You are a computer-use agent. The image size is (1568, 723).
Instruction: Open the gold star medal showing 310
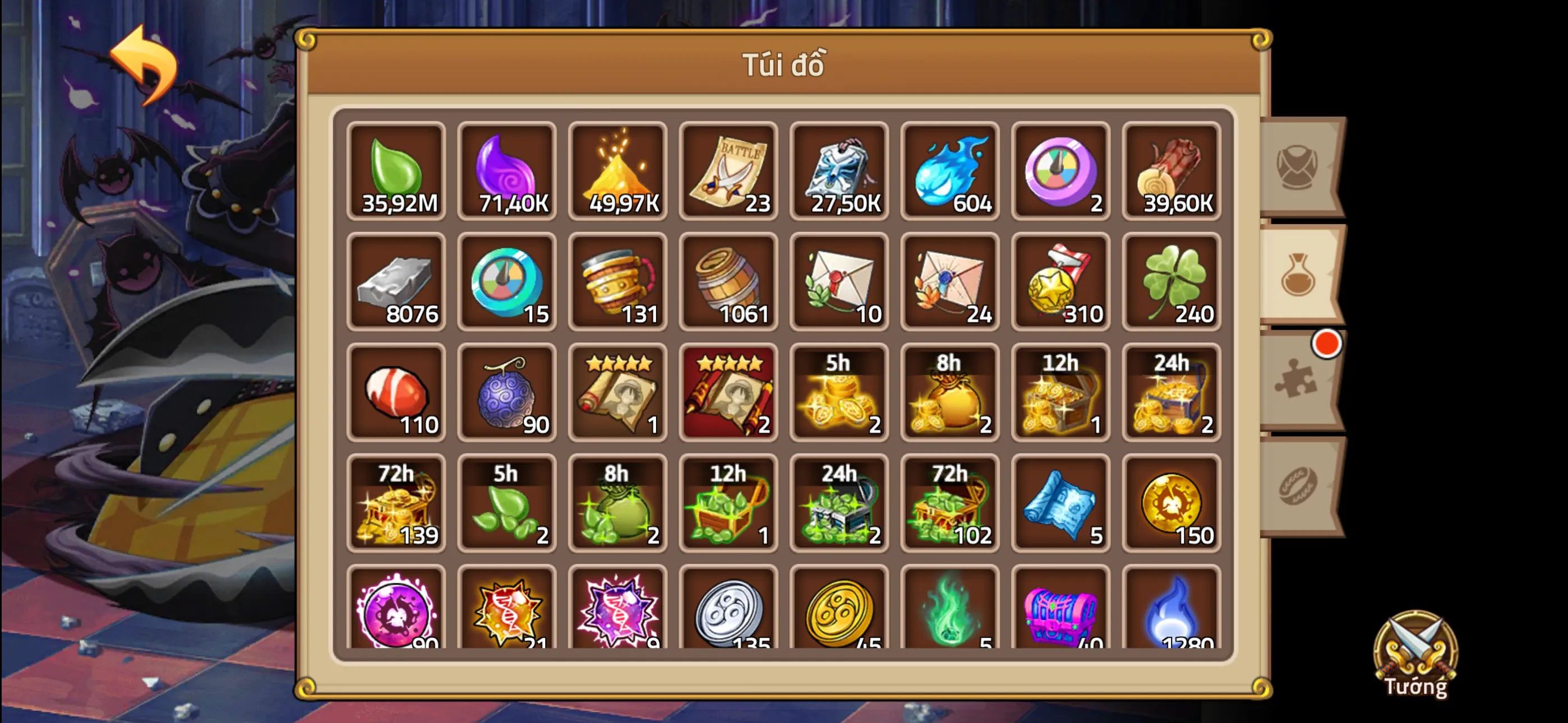click(x=1061, y=283)
